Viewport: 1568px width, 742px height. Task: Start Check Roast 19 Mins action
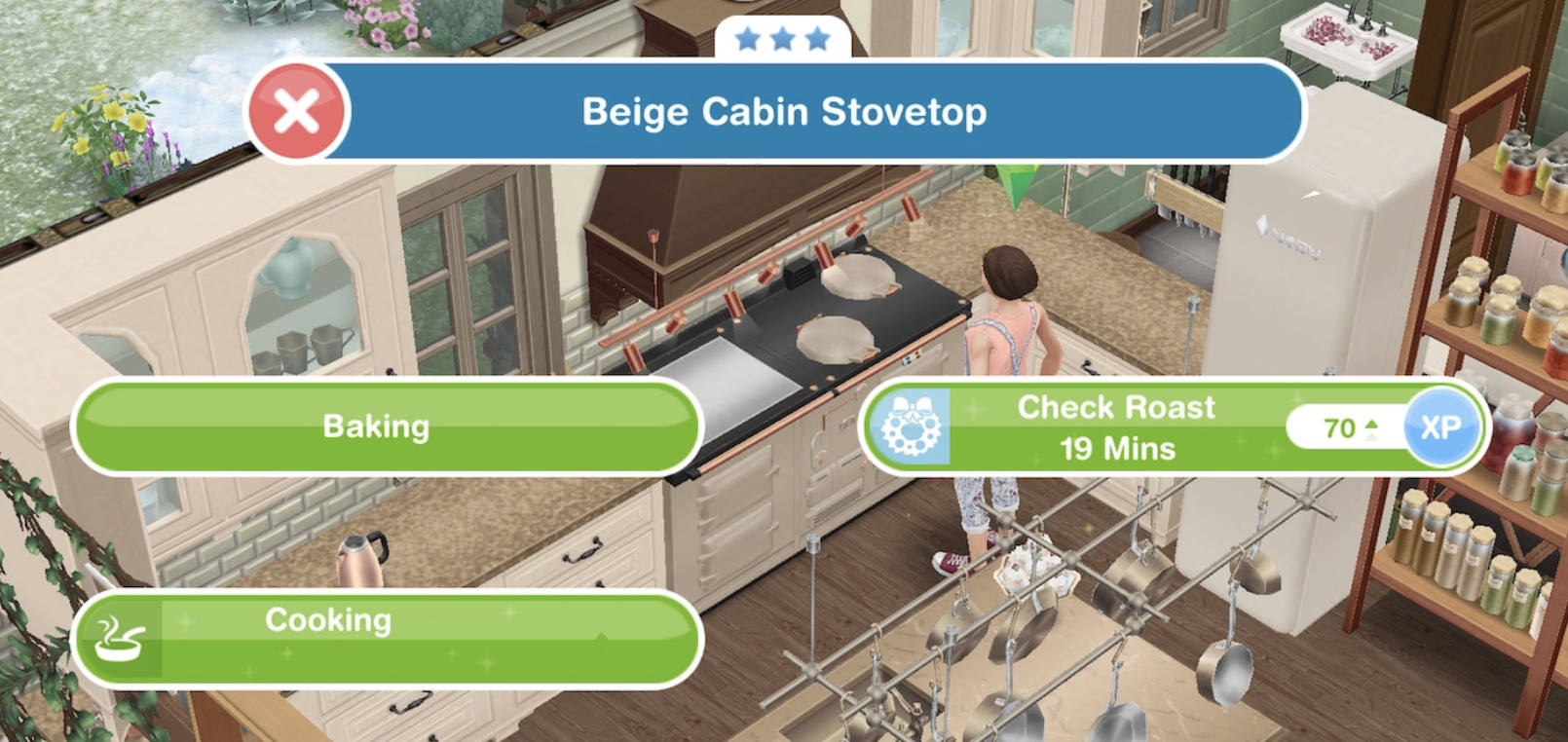tap(1115, 427)
